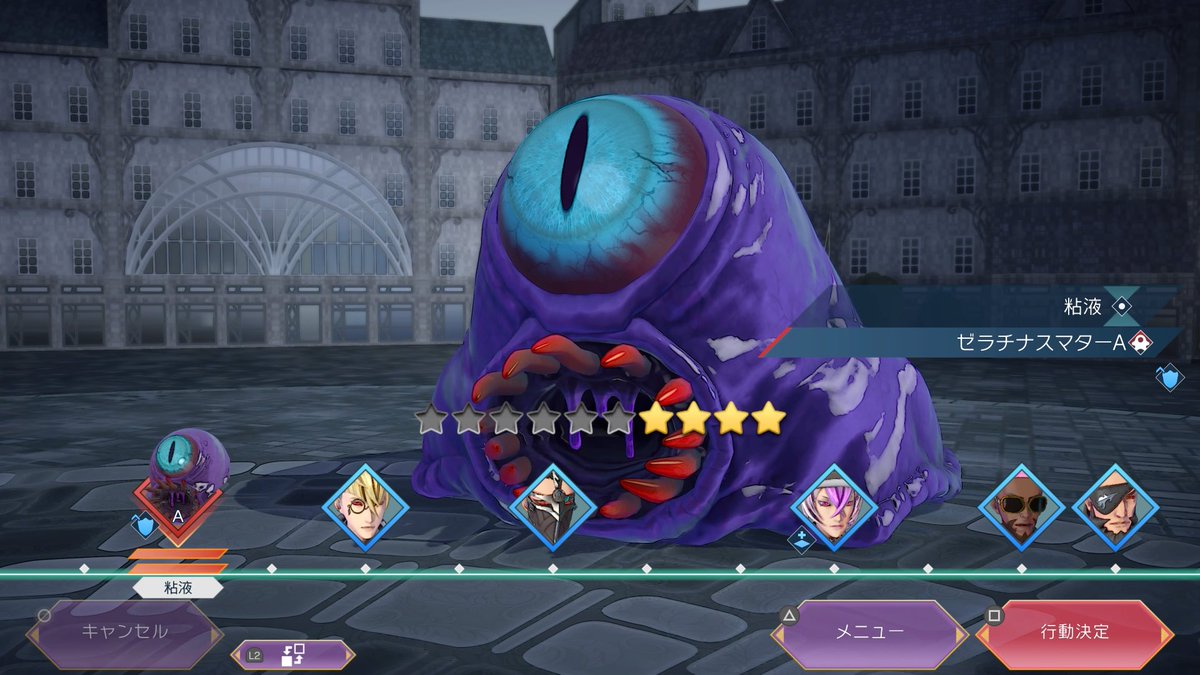This screenshot has width=1200, height=675.
Task: Confirm action with 行動決定 button
Action: 1074,632
